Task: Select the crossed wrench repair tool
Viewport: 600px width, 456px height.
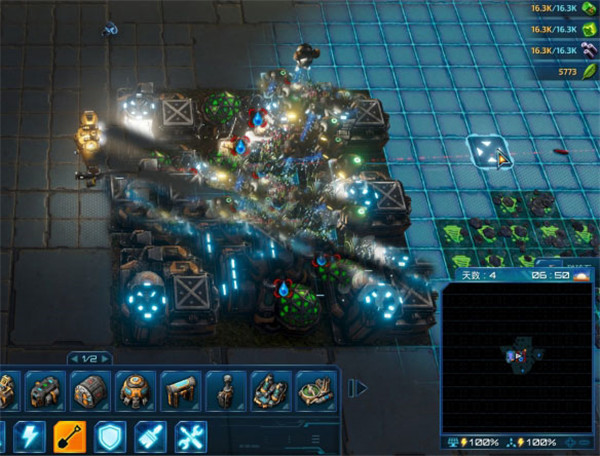Action: [190, 435]
